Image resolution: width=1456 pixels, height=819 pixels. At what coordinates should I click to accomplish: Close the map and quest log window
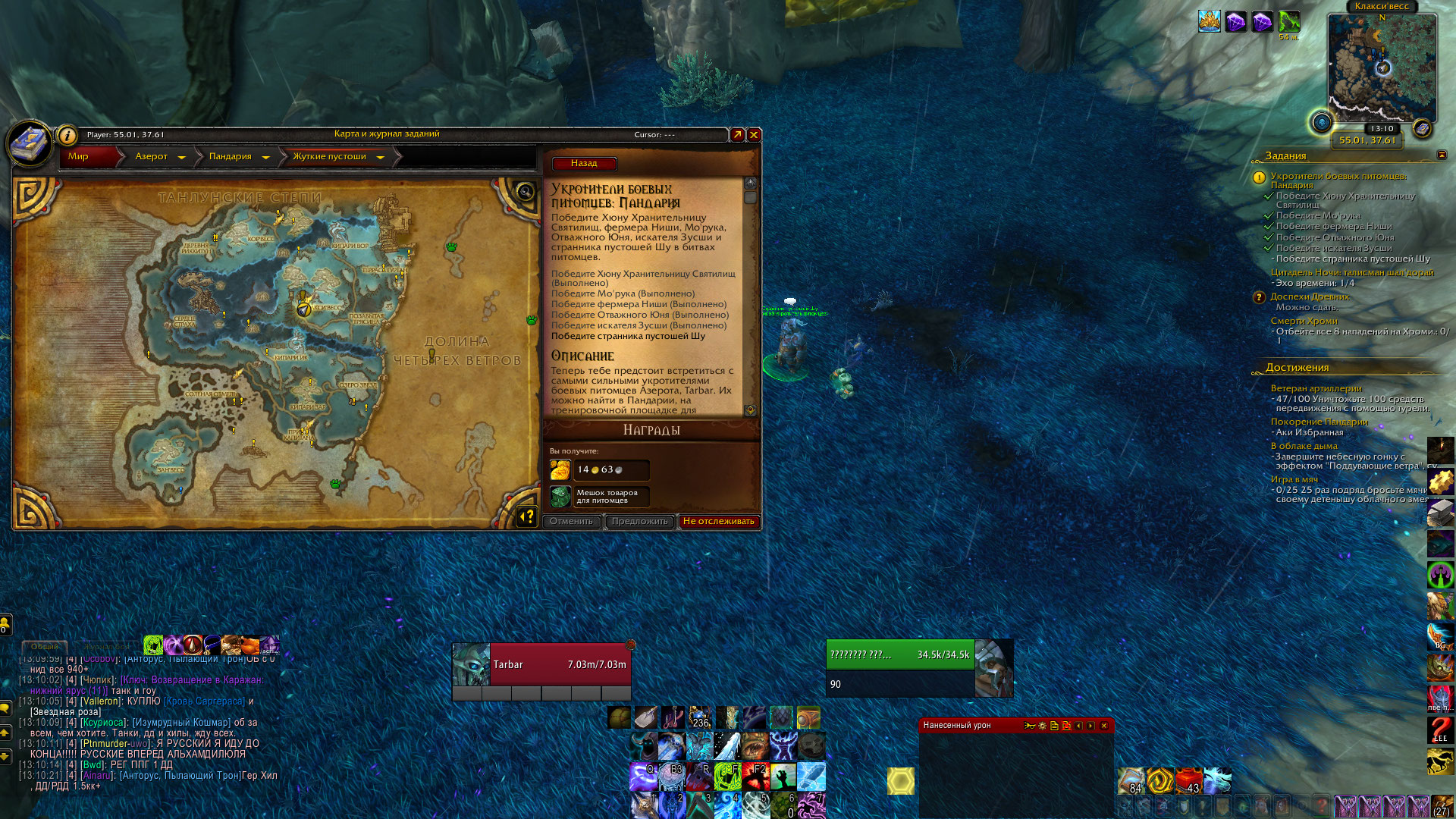[754, 135]
